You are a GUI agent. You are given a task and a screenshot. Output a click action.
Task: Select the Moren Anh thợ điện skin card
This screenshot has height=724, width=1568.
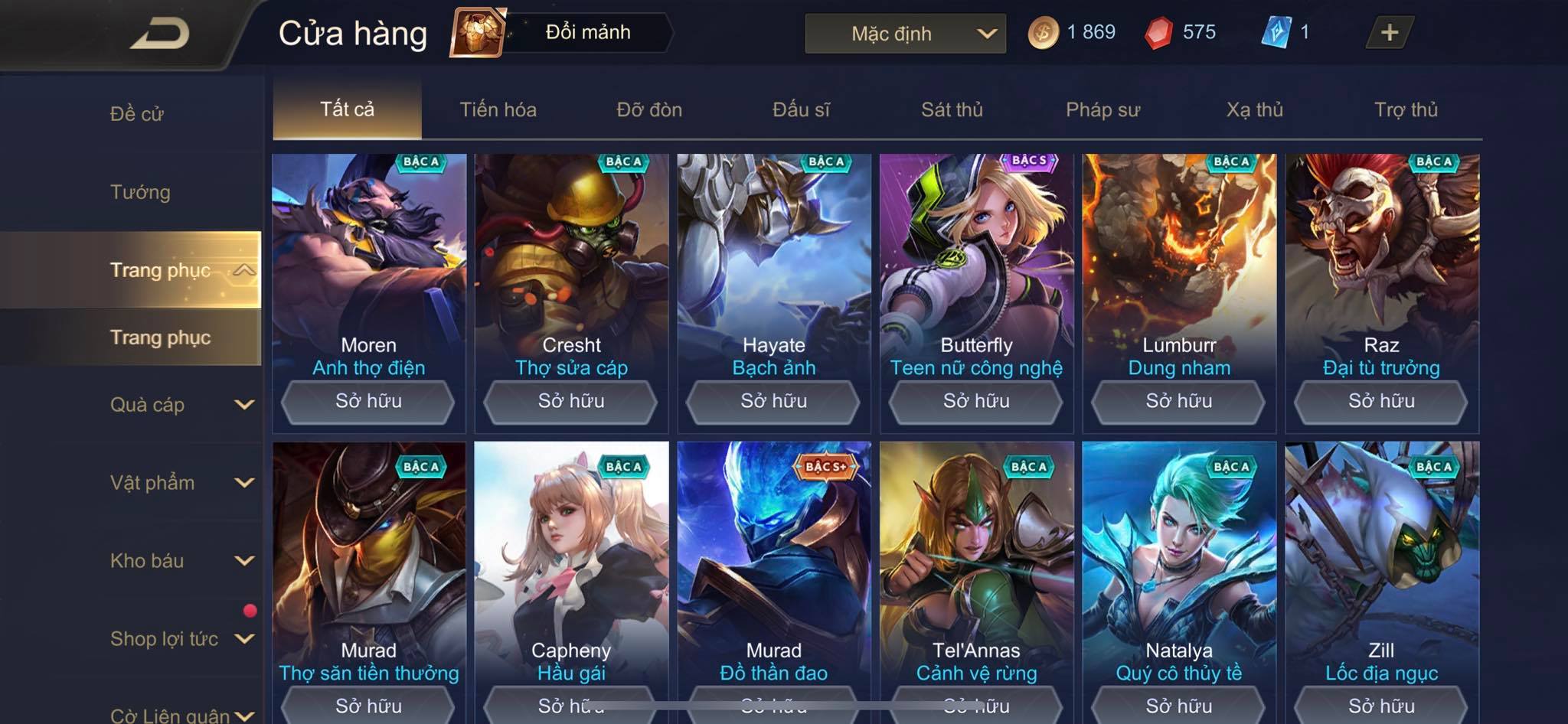pyautogui.click(x=368, y=260)
